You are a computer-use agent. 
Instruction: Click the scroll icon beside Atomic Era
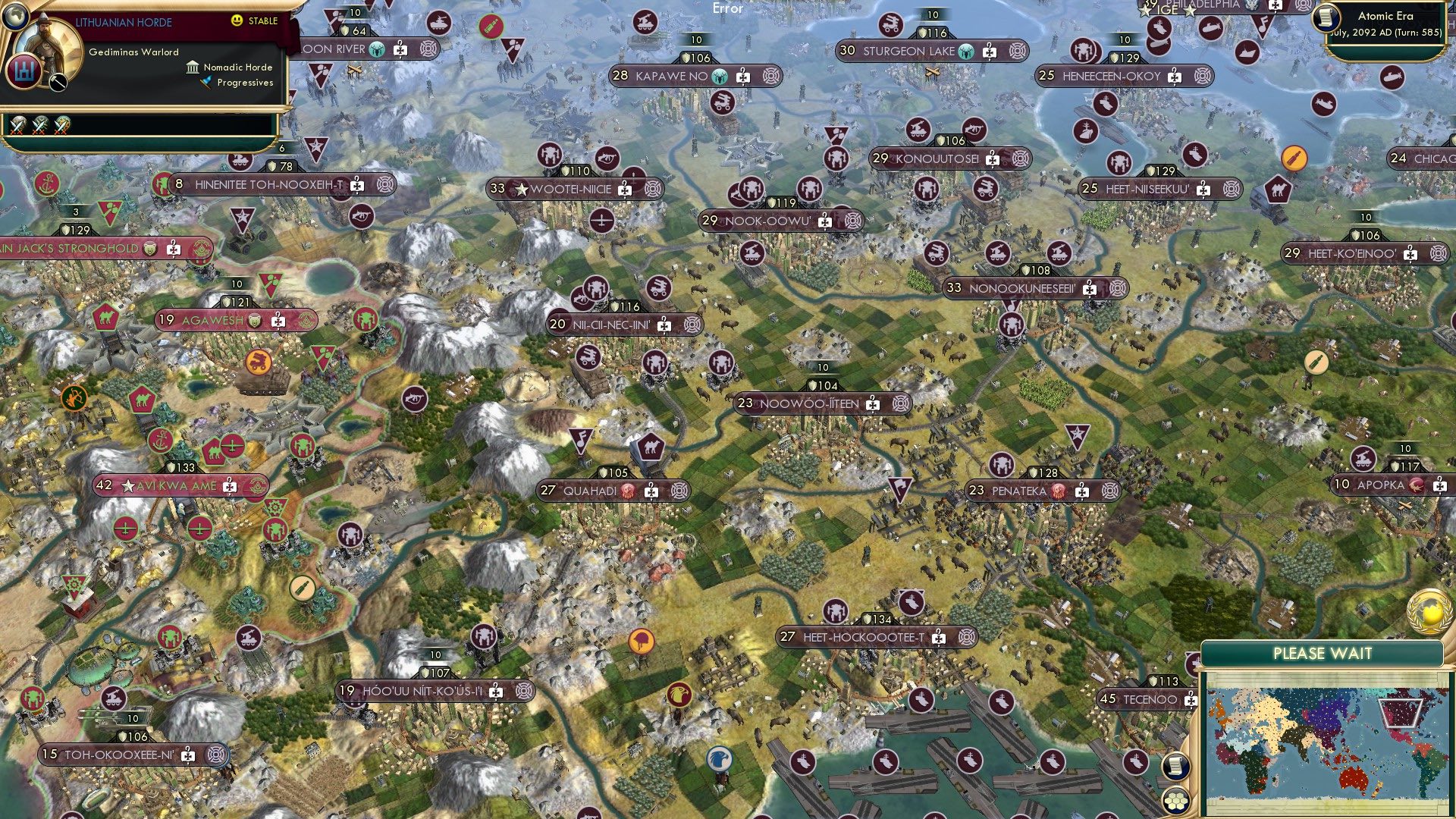[x=1326, y=18]
